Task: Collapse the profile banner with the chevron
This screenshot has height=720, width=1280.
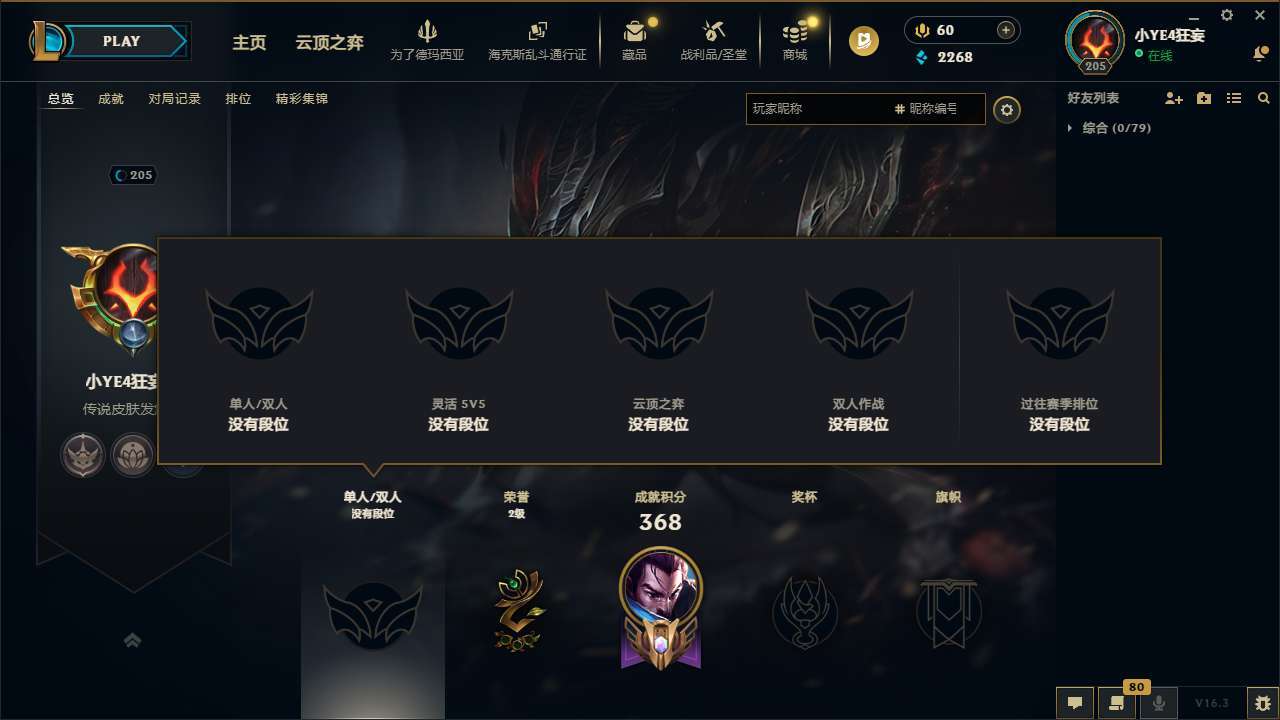Action: click(133, 640)
